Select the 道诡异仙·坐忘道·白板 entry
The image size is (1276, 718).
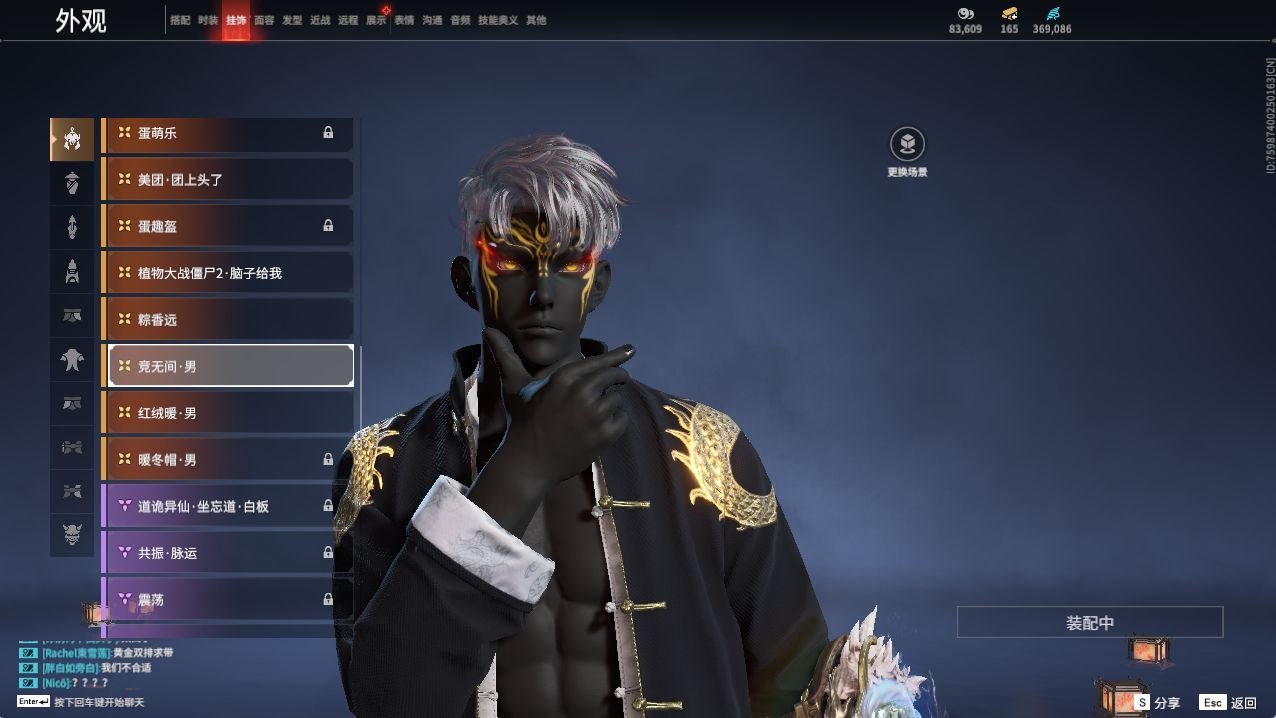[228, 507]
